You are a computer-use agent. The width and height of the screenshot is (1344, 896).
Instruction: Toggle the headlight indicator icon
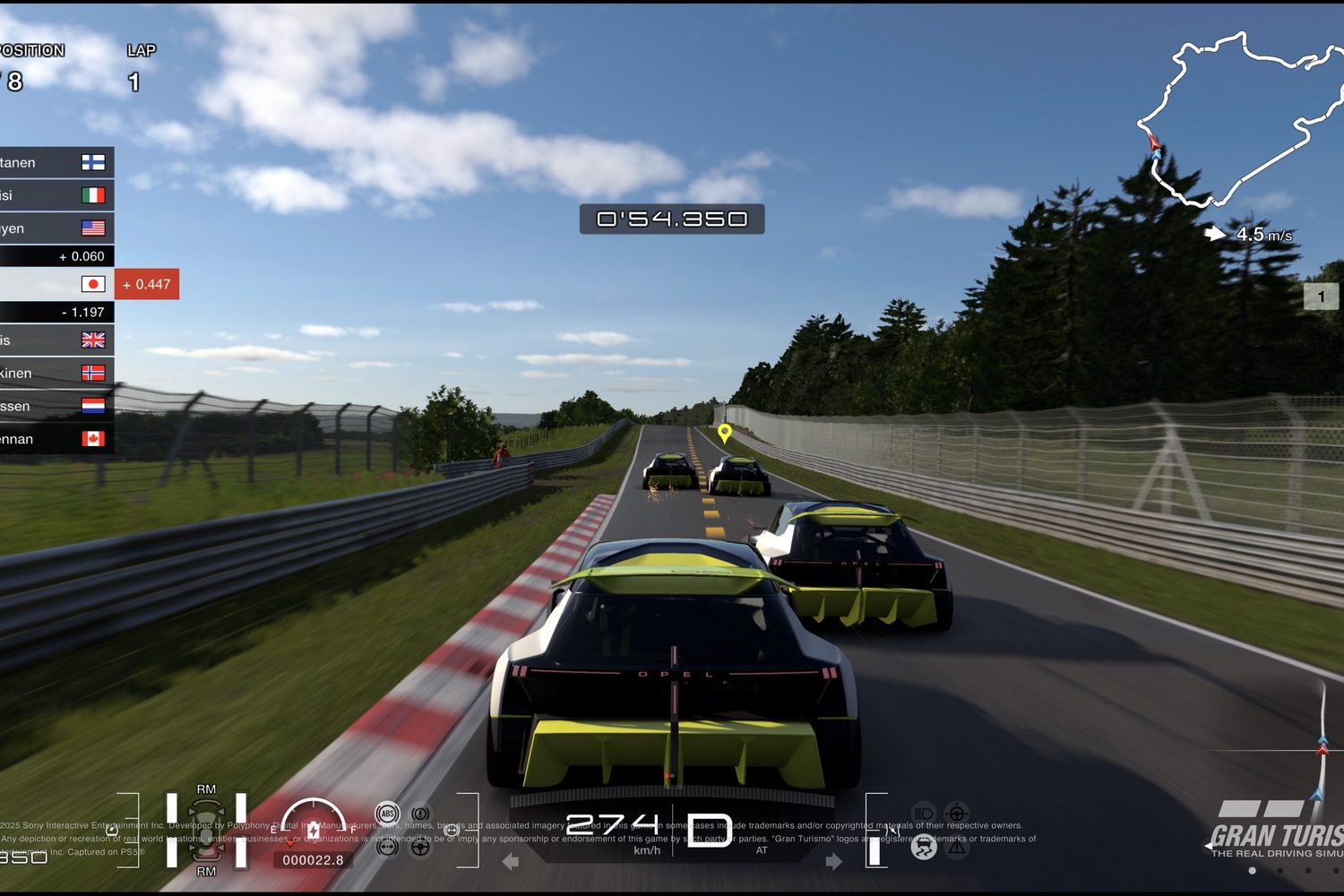(x=924, y=814)
